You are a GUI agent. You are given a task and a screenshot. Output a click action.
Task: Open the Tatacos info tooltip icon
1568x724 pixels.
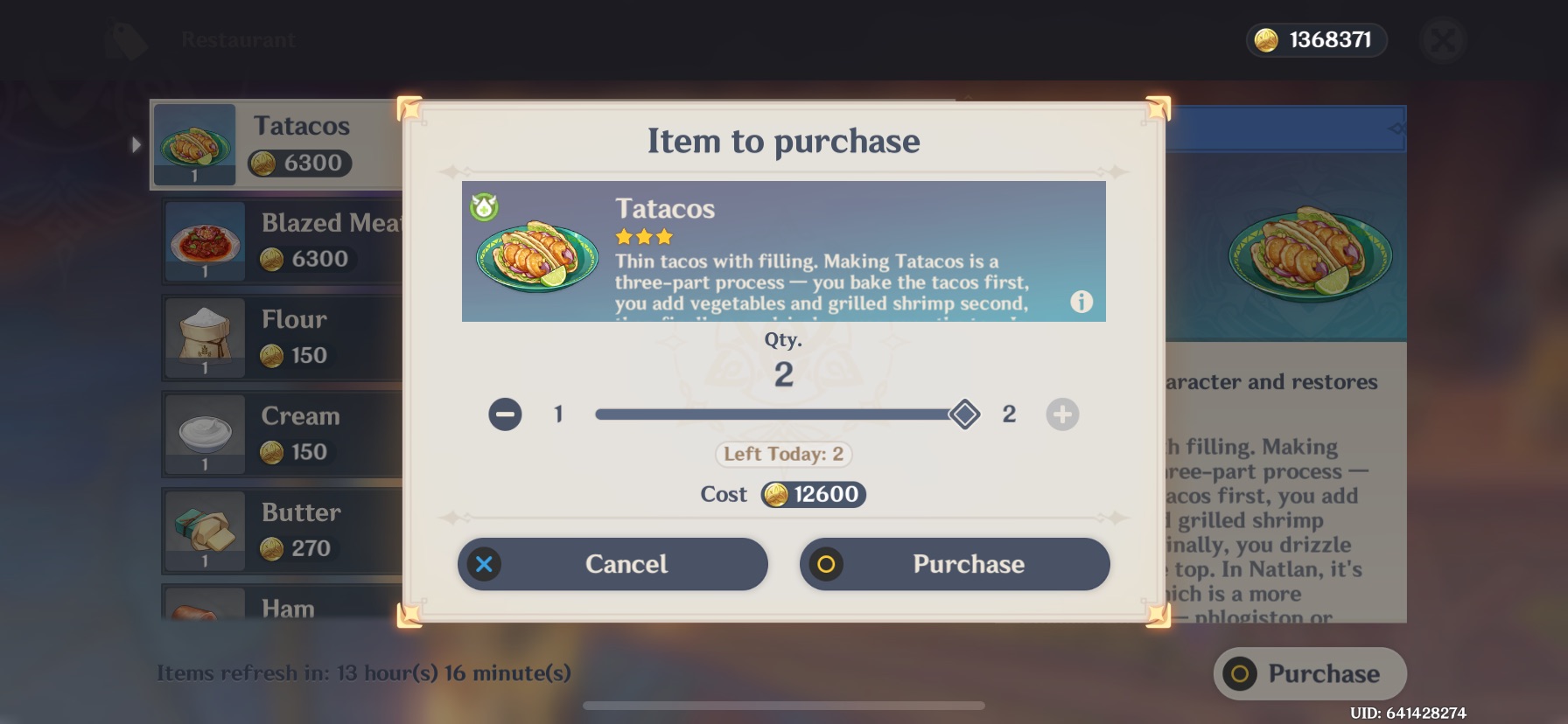pyautogui.click(x=1081, y=301)
